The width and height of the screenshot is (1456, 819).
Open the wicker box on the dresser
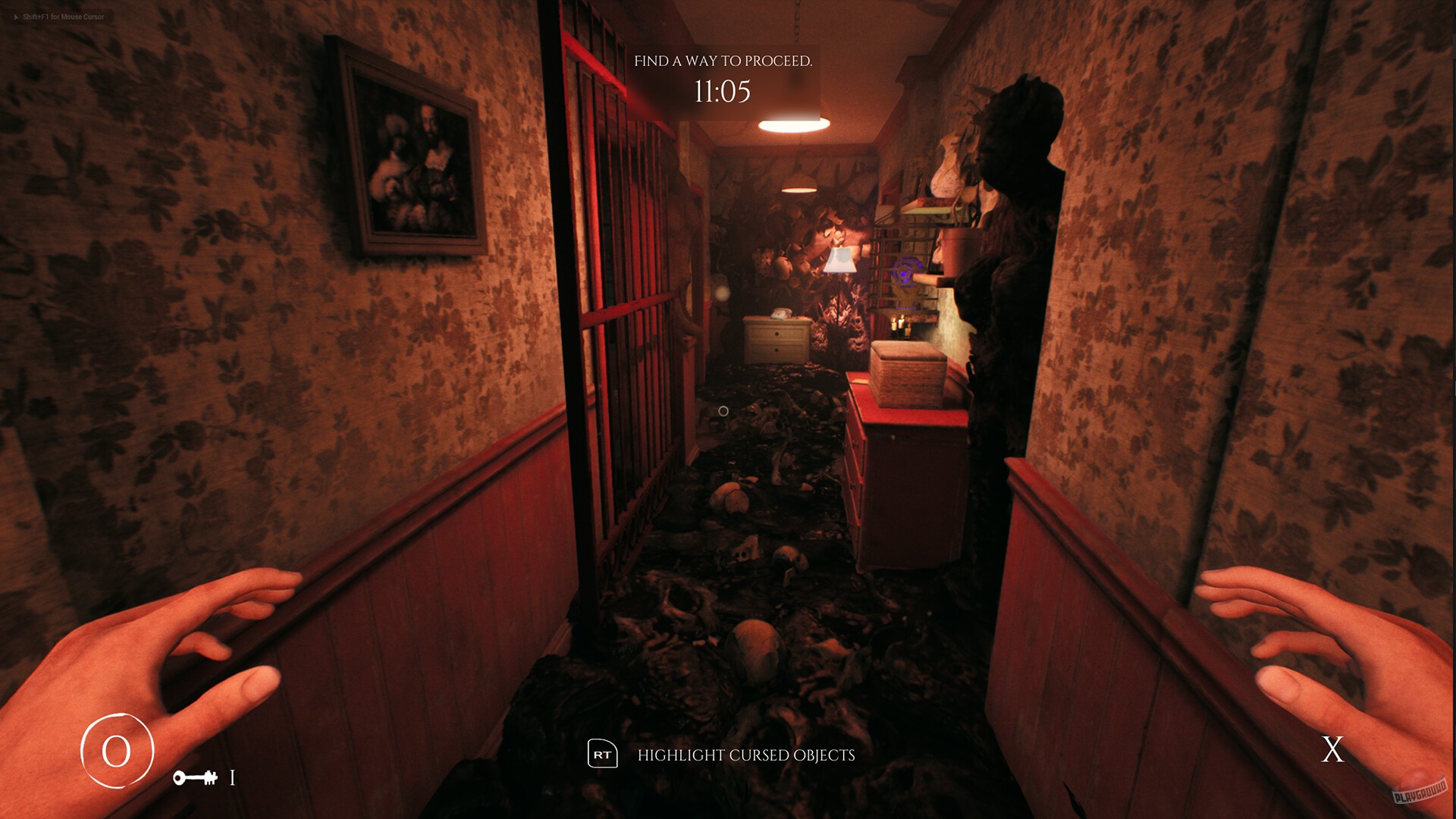coord(910,372)
